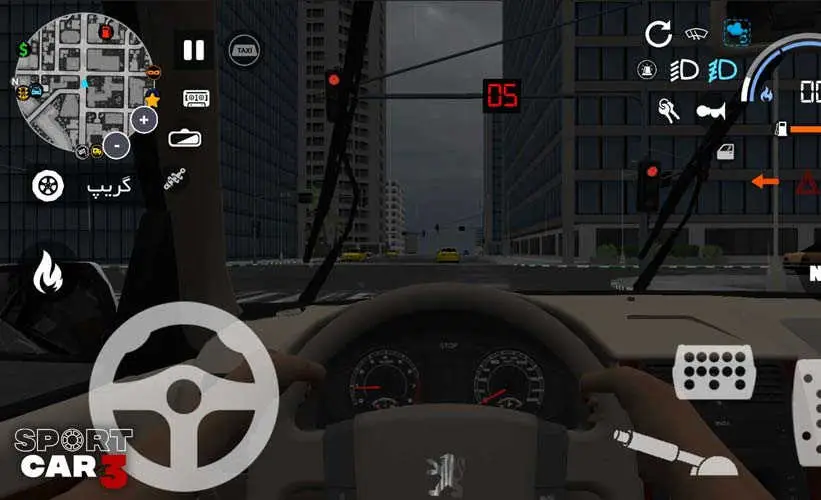
Task: Toggle the windshield wipers
Action: pos(696,34)
